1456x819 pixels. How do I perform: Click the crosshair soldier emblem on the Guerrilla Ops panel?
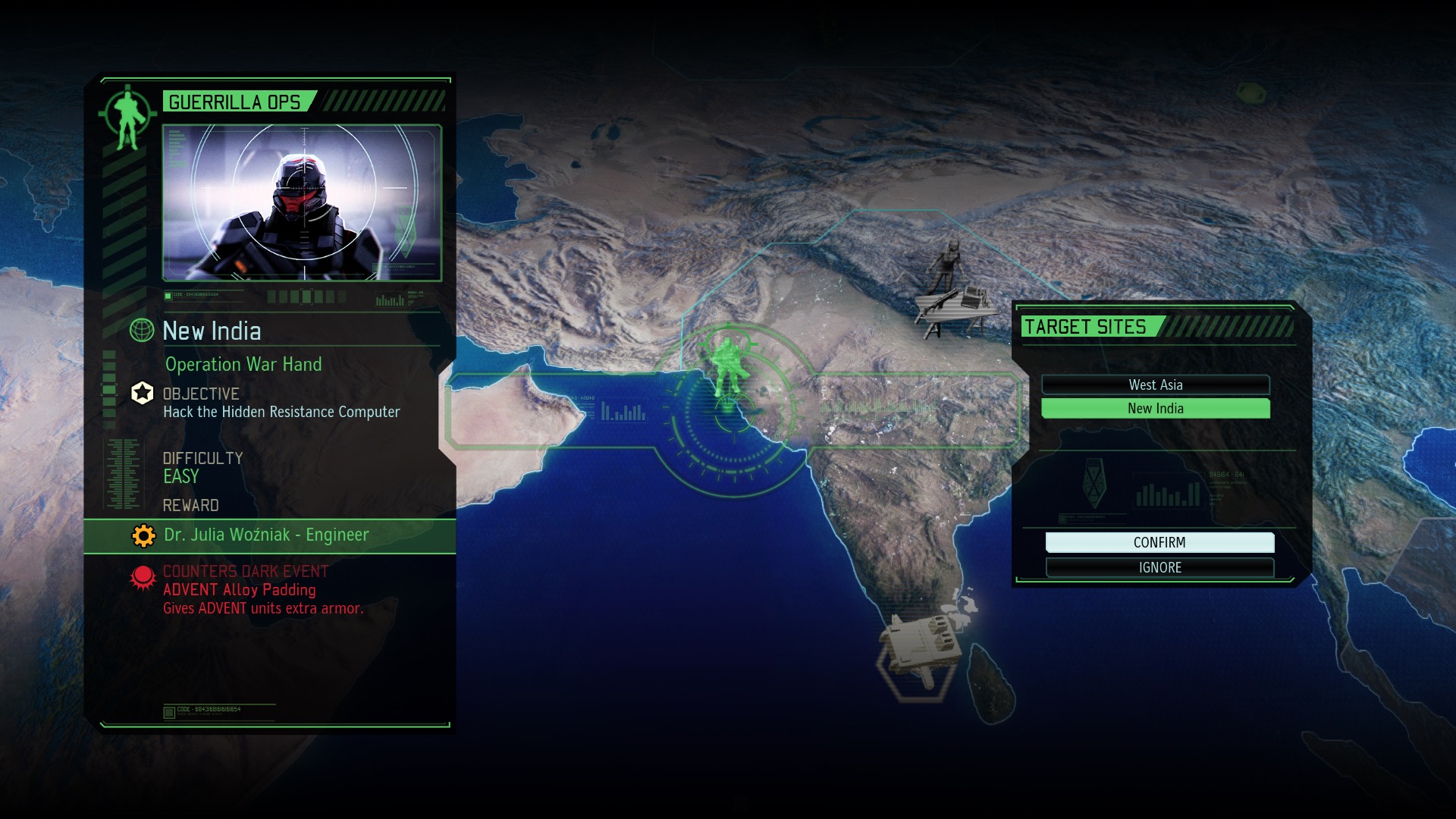pos(127,114)
